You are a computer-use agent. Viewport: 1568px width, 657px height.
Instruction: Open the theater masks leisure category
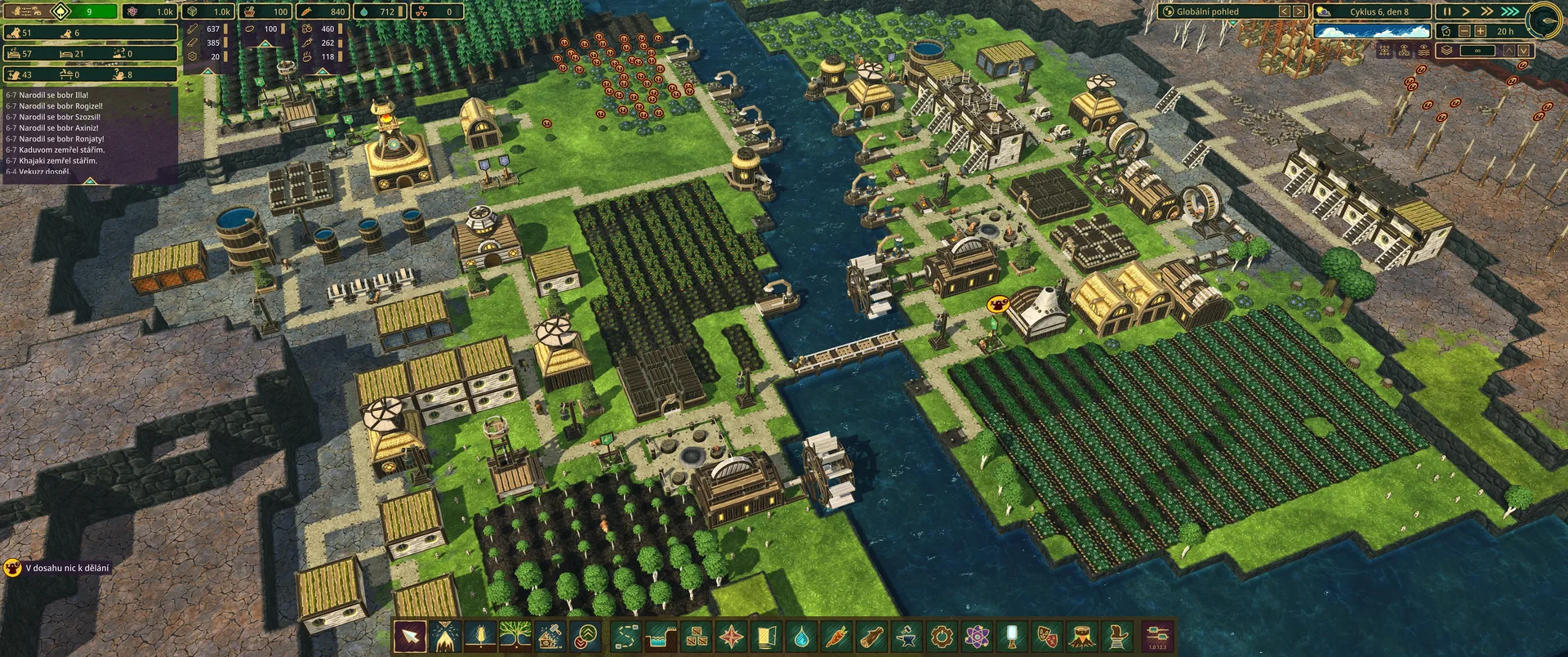[x=1048, y=636]
